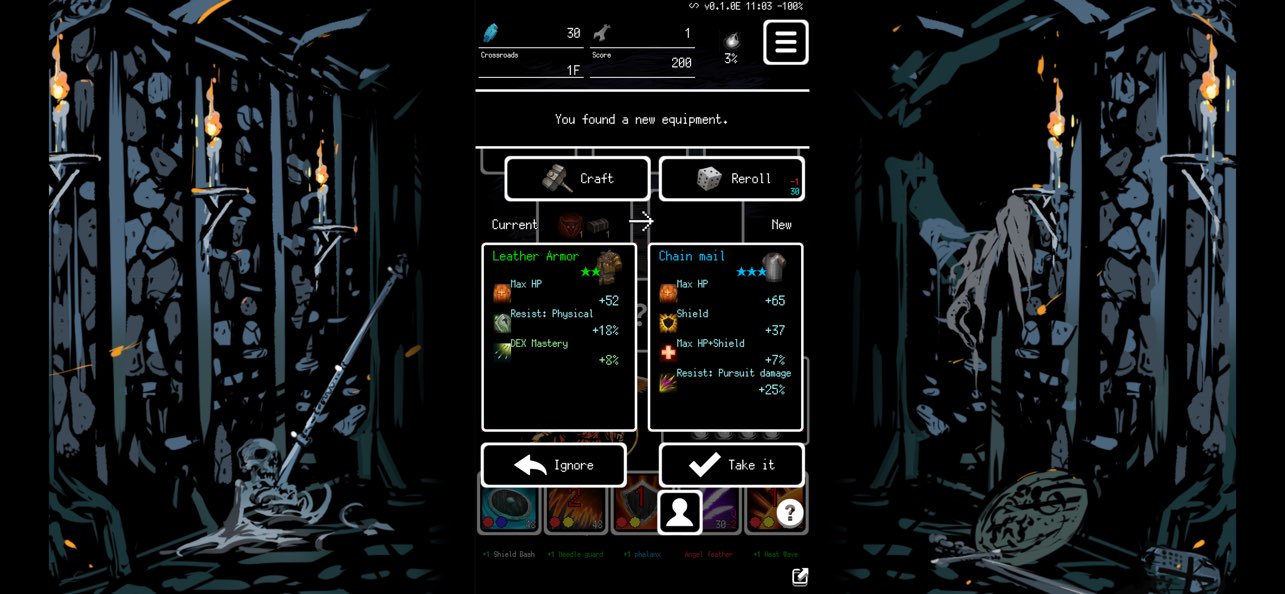
Task: Select the current Leather Armor card
Action: [559, 337]
